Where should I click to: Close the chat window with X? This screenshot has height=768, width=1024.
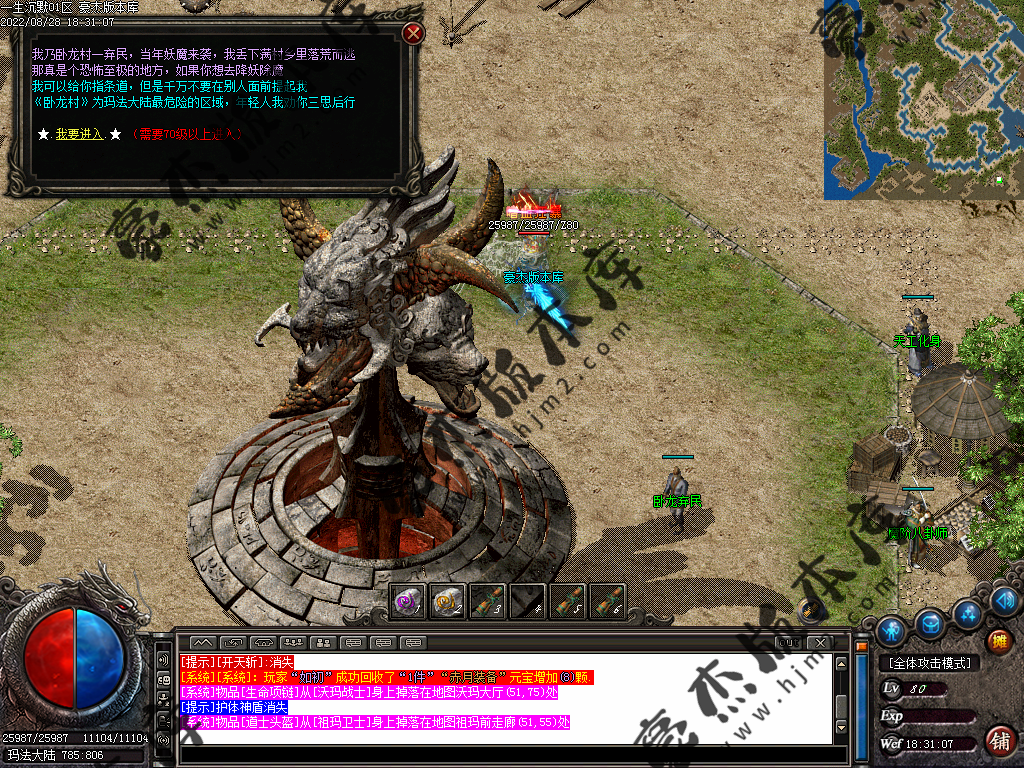819,642
